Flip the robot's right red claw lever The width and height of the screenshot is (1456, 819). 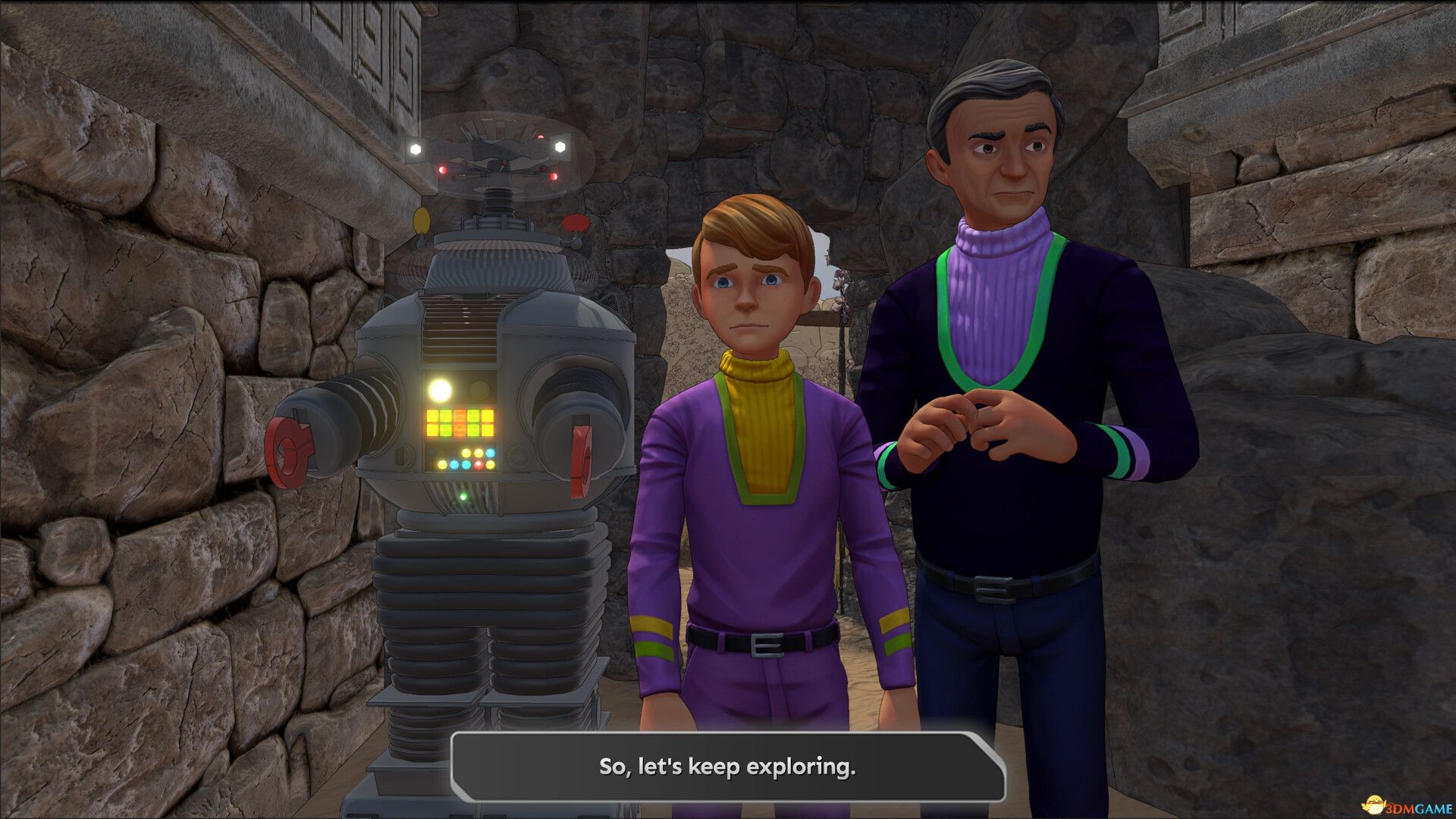(582, 460)
